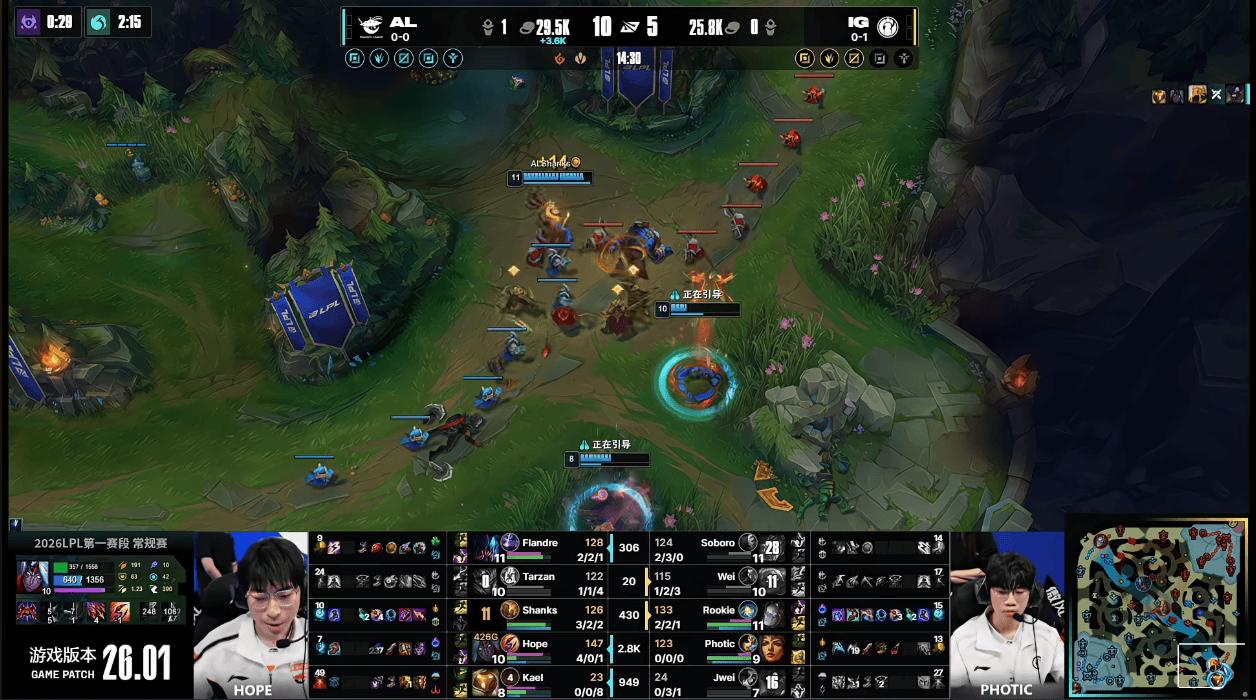The width and height of the screenshot is (1256, 700).
Task: Open the PHOTIC player camera
Action: click(x=1006, y=614)
